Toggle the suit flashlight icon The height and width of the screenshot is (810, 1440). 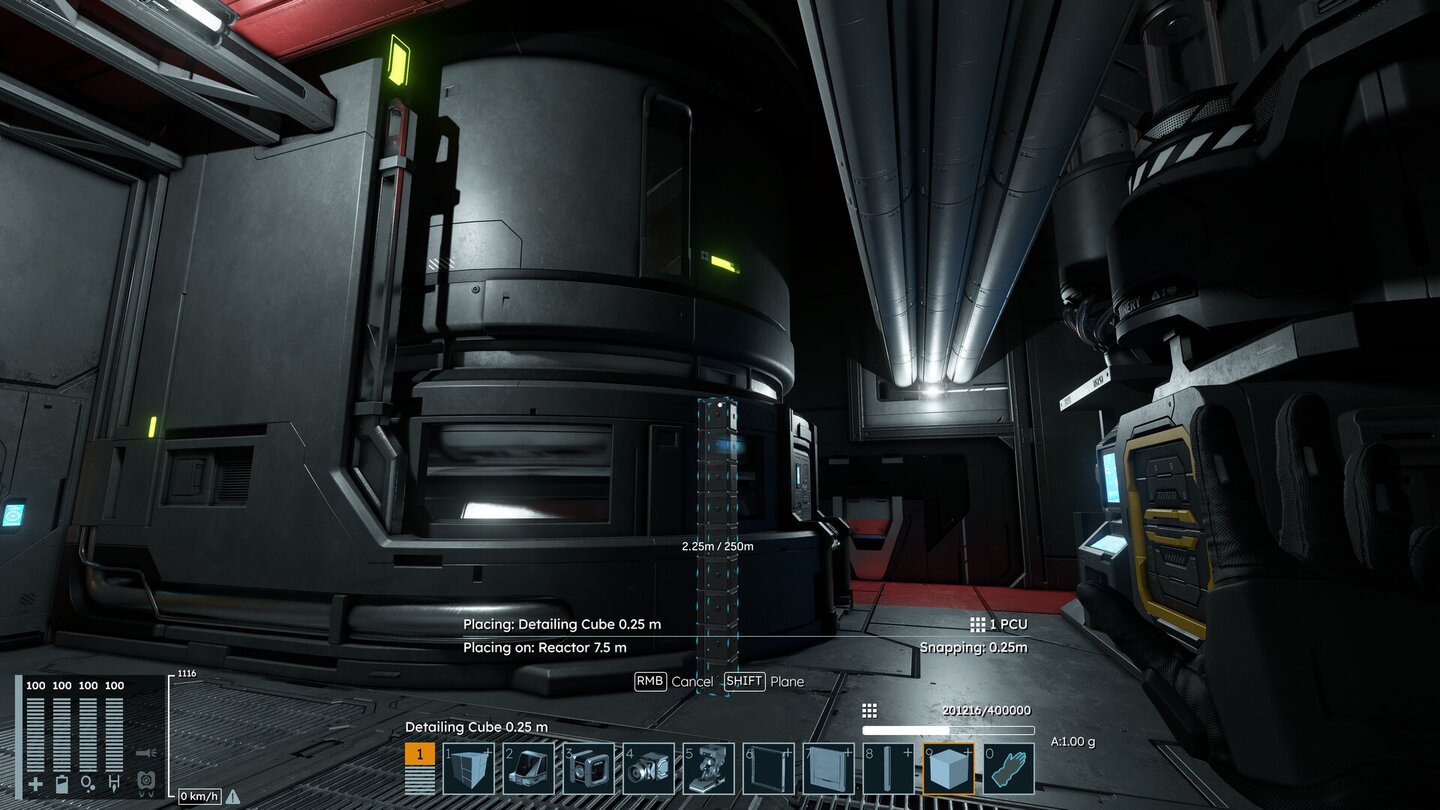[146, 752]
